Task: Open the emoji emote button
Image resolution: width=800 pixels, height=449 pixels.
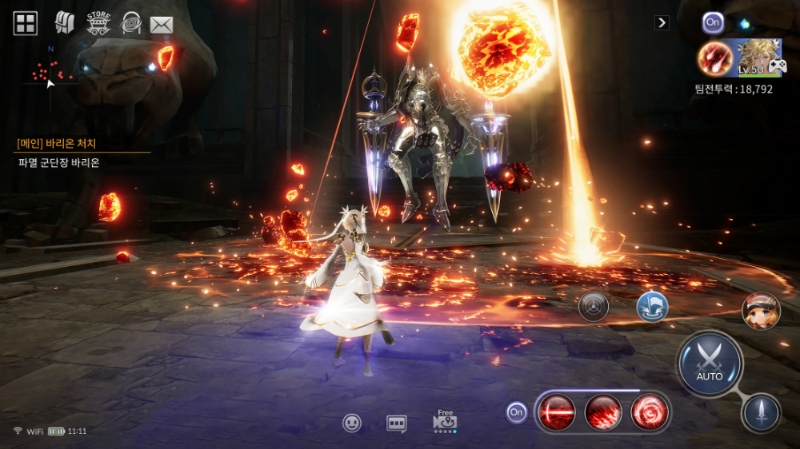Action: coord(352,423)
